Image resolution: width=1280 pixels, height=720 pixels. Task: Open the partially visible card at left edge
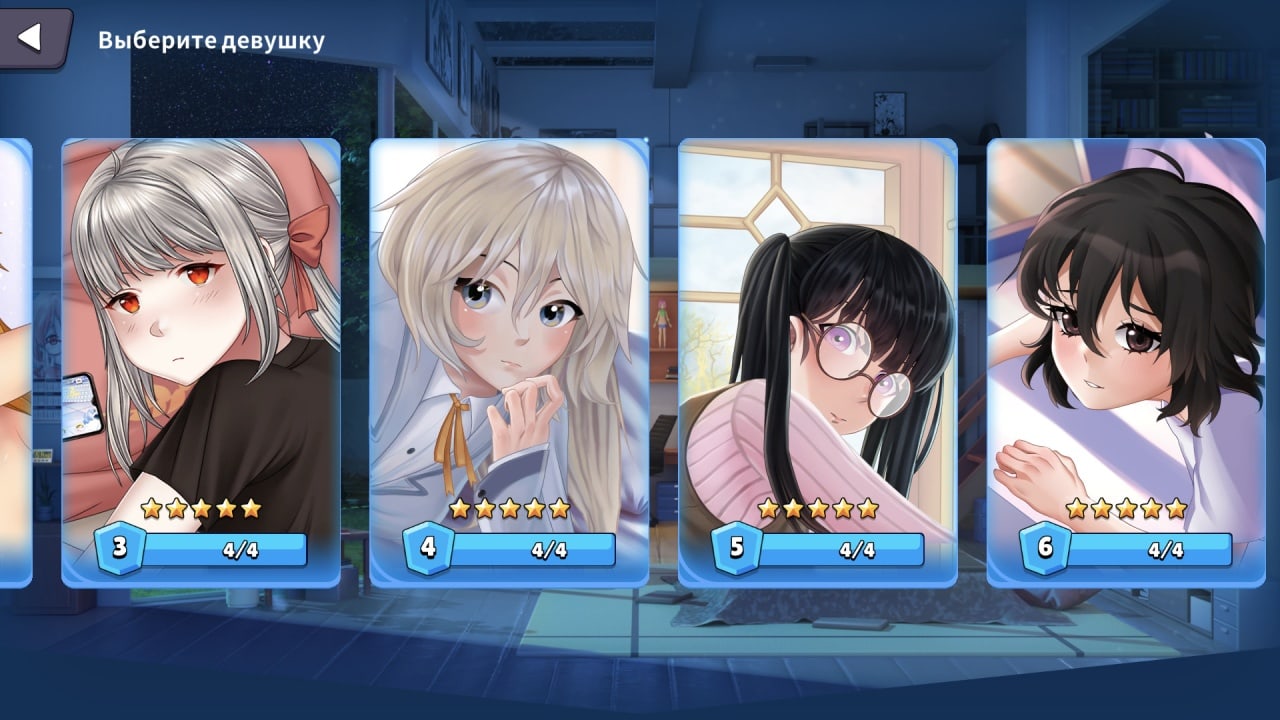point(14,360)
